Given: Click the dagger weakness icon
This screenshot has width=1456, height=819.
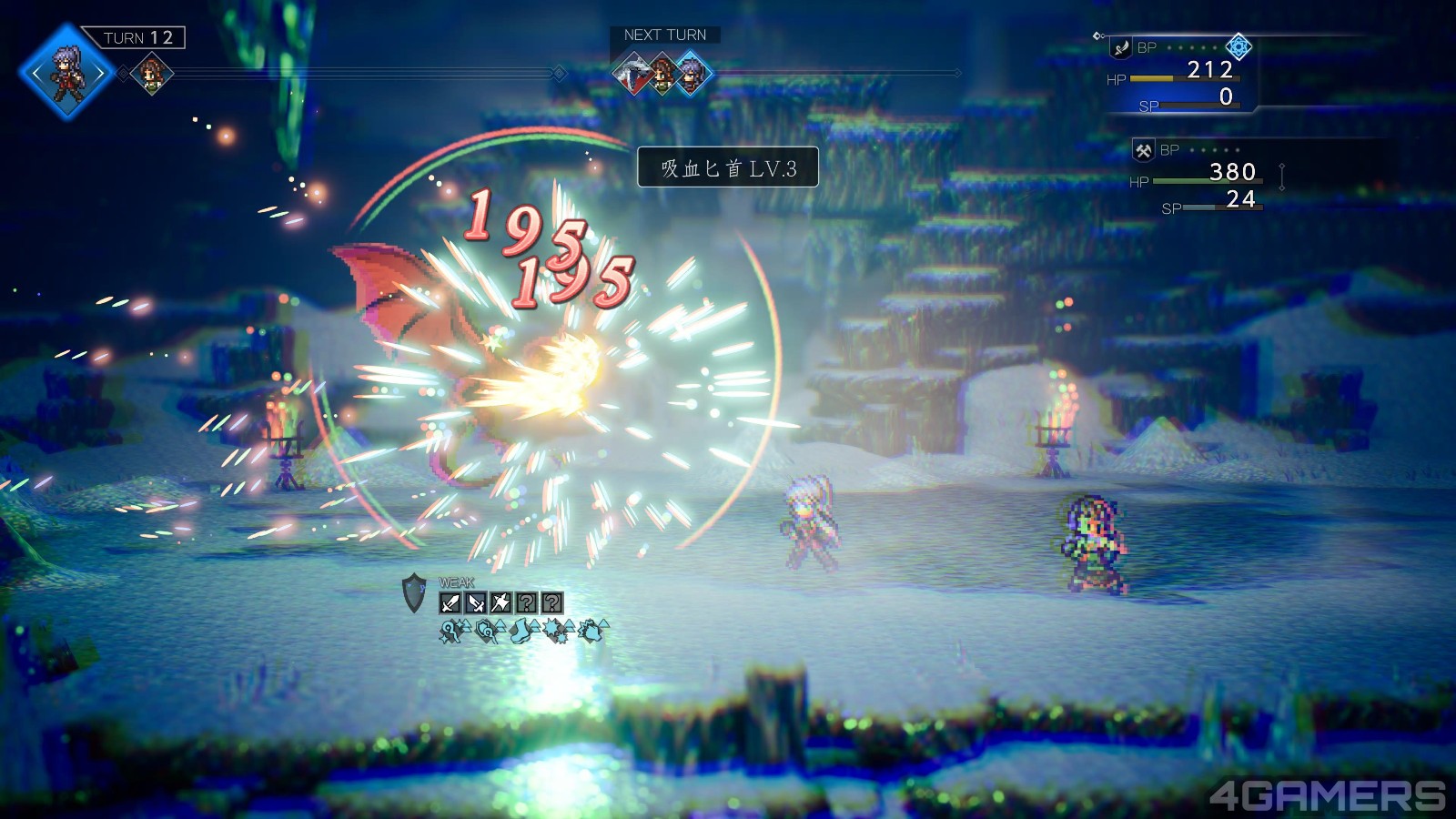Looking at the screenshot, I should [x=475, y=602].
